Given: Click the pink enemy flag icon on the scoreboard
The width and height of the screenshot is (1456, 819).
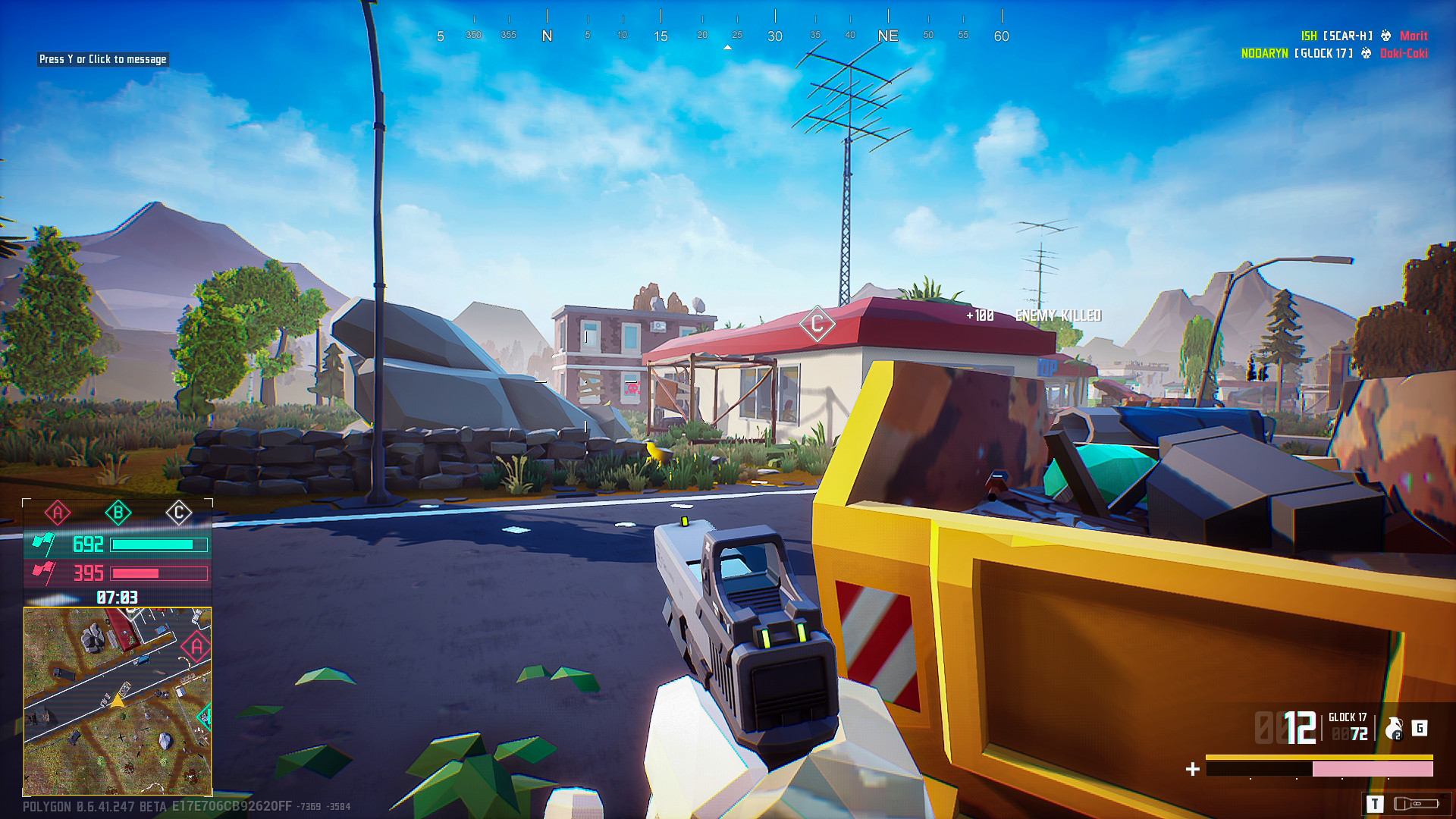Looking at the screenshot, I should (45, 573).
